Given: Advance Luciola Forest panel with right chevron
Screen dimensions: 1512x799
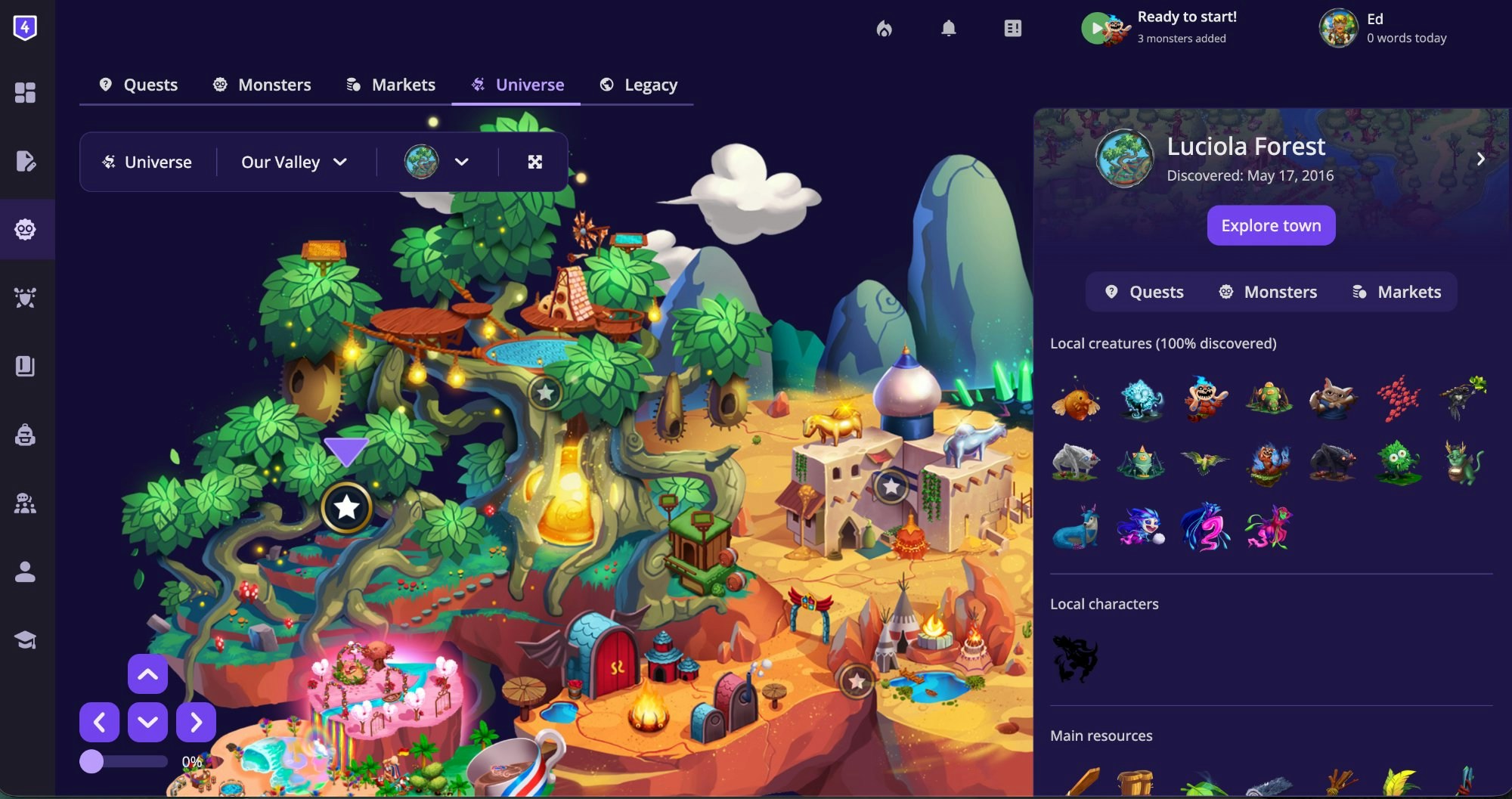Looking at the screenshot, I should 1480,159.
